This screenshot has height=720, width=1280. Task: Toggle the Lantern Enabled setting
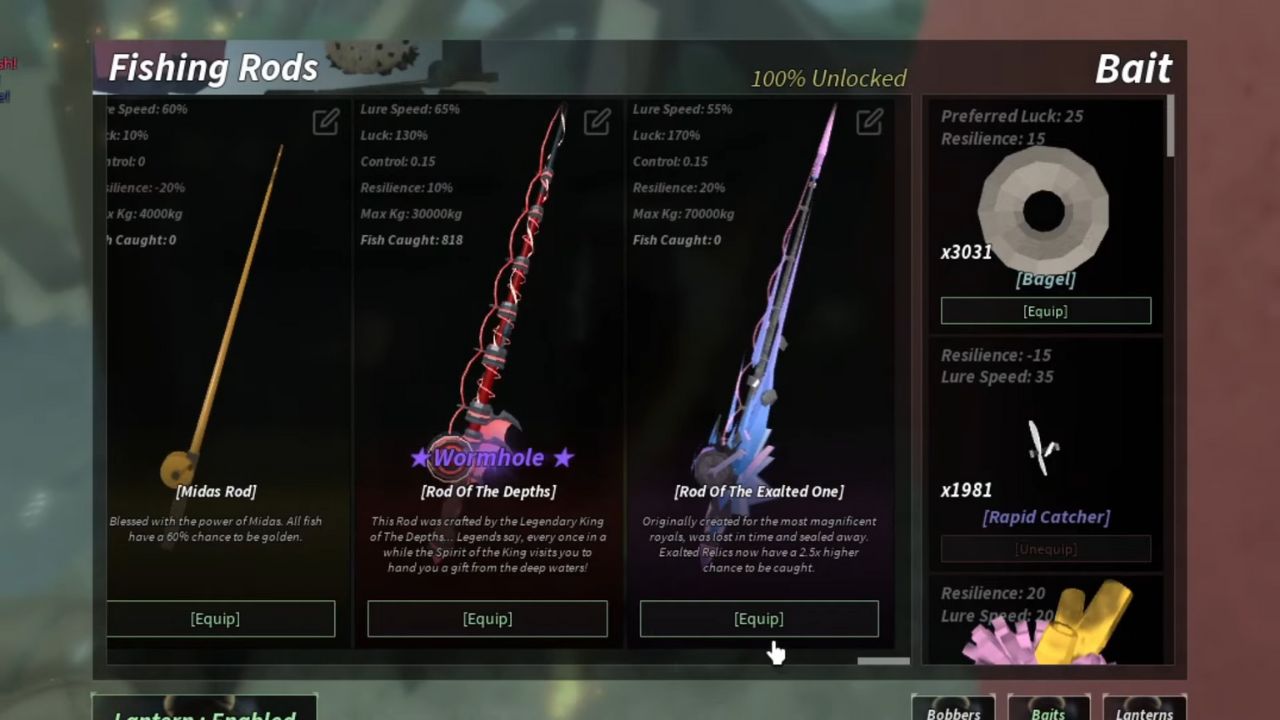click(205, 712)
